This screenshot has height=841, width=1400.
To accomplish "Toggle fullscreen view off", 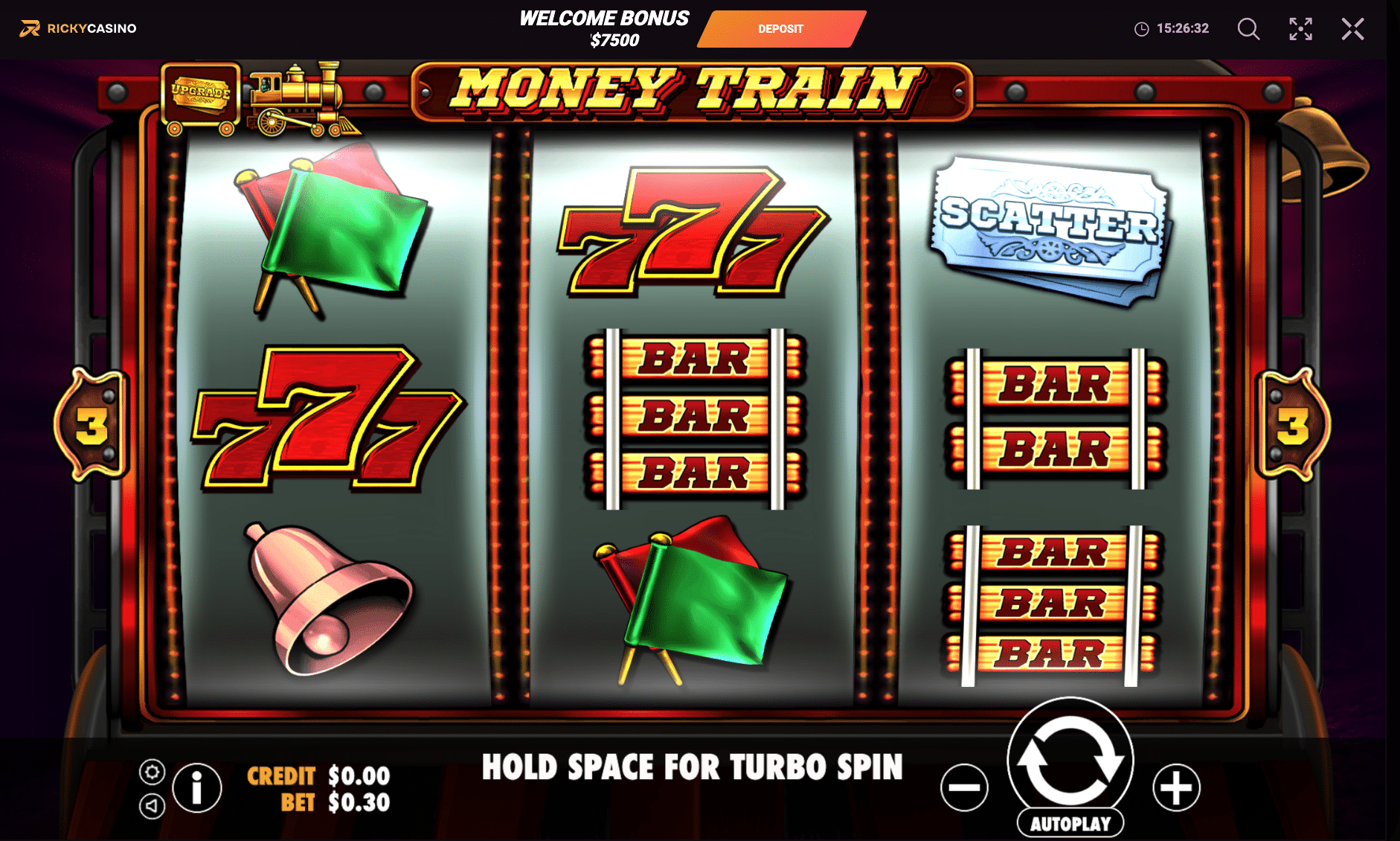I will 1300,29.
